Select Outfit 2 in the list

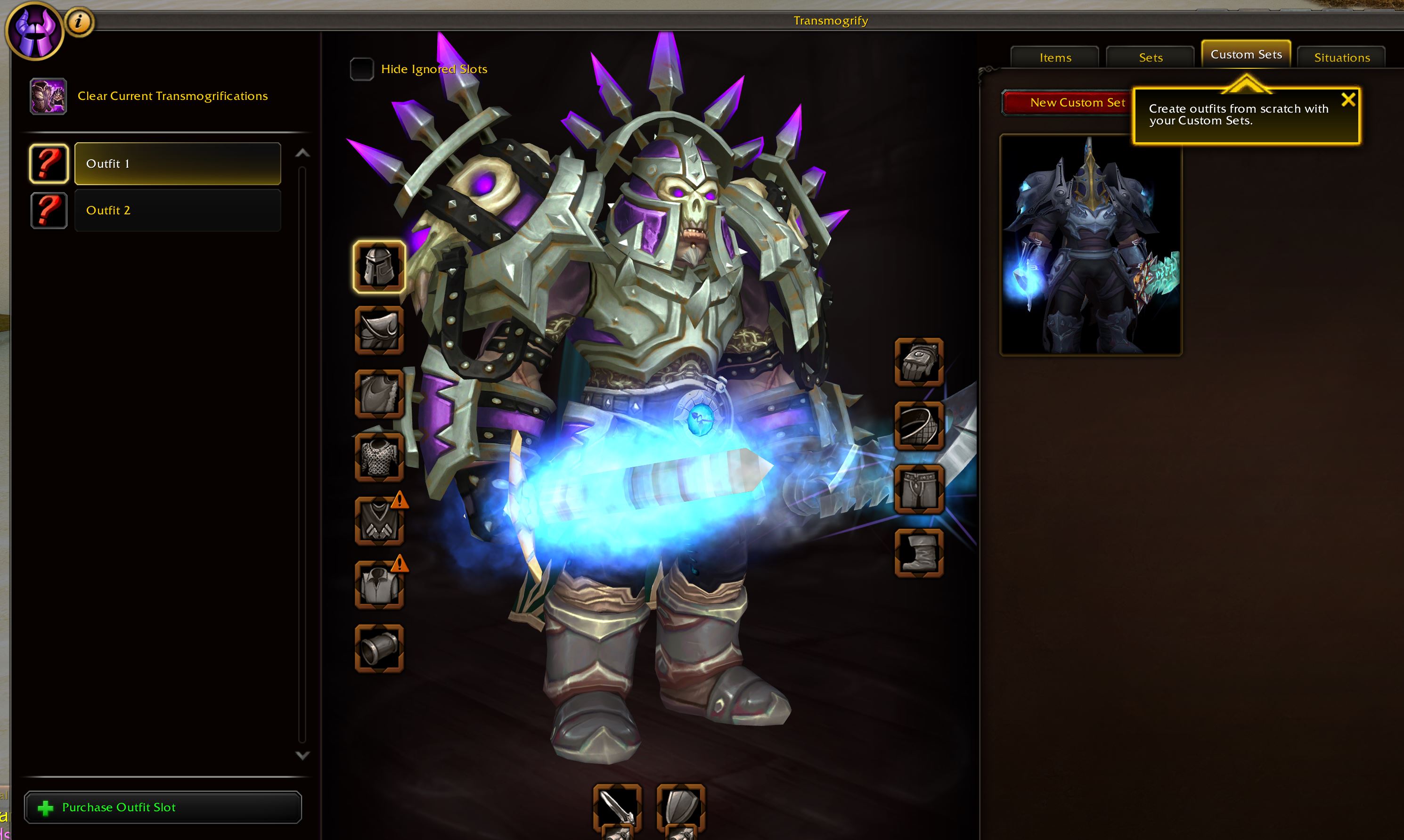click(177, 210)
